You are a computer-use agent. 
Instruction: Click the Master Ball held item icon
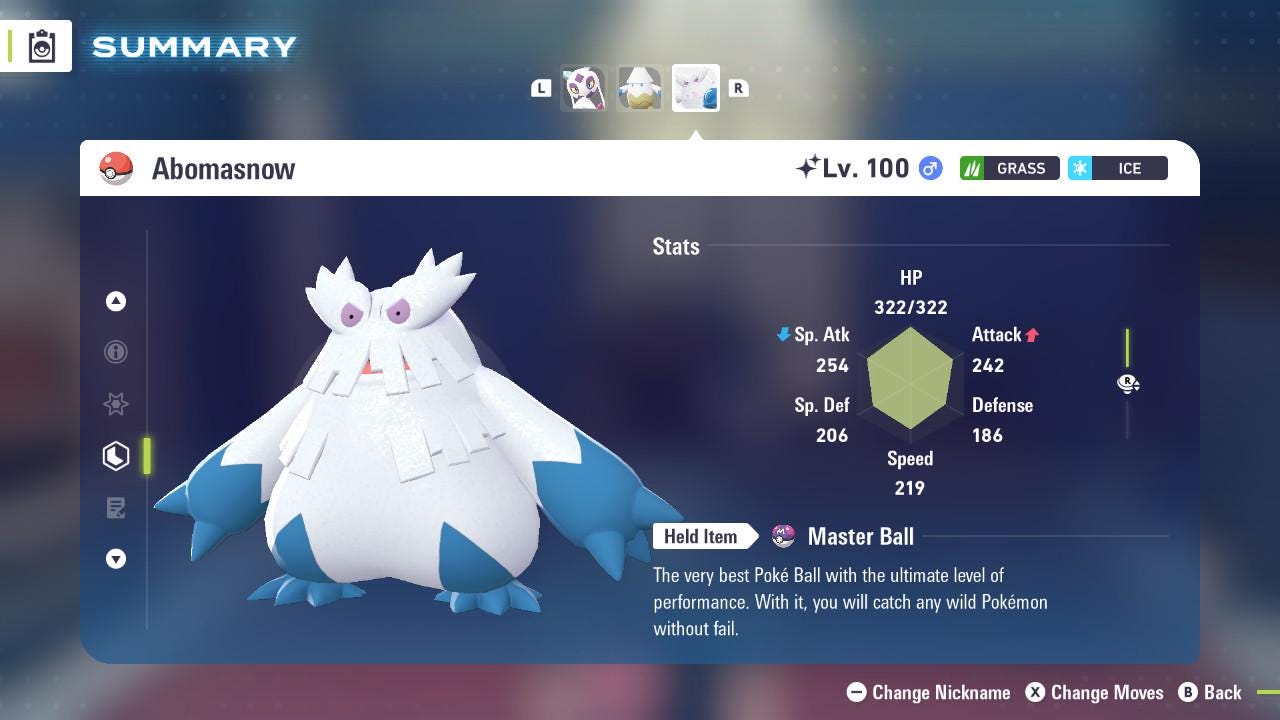click(782, 536)
